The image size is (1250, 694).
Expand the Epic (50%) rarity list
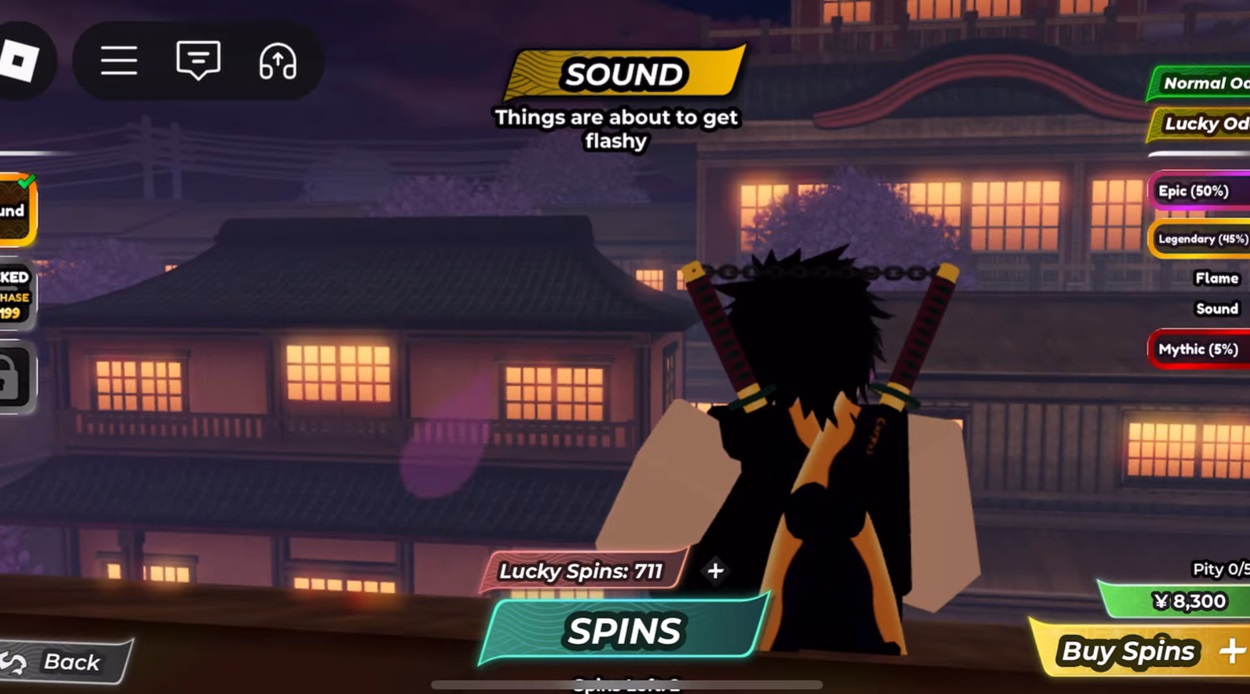coord(1200,191)
